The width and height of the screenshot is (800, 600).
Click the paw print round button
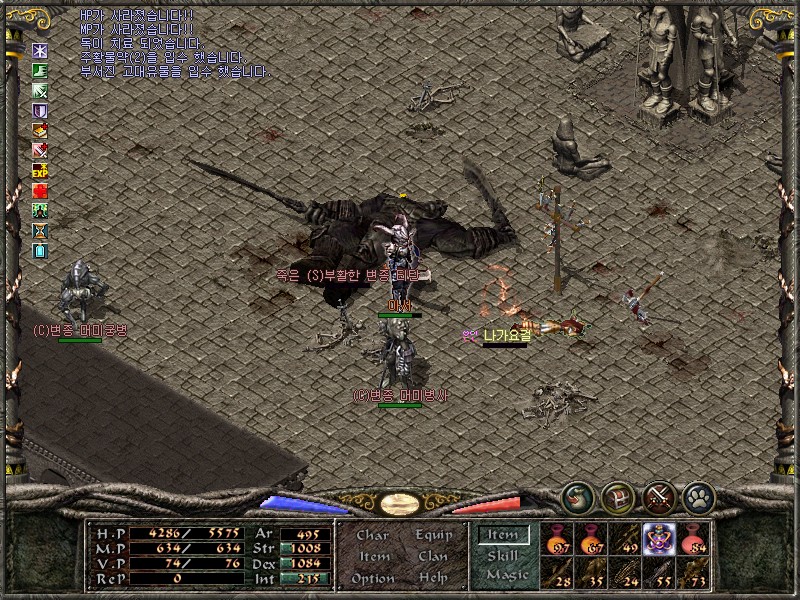coord(698,497)
